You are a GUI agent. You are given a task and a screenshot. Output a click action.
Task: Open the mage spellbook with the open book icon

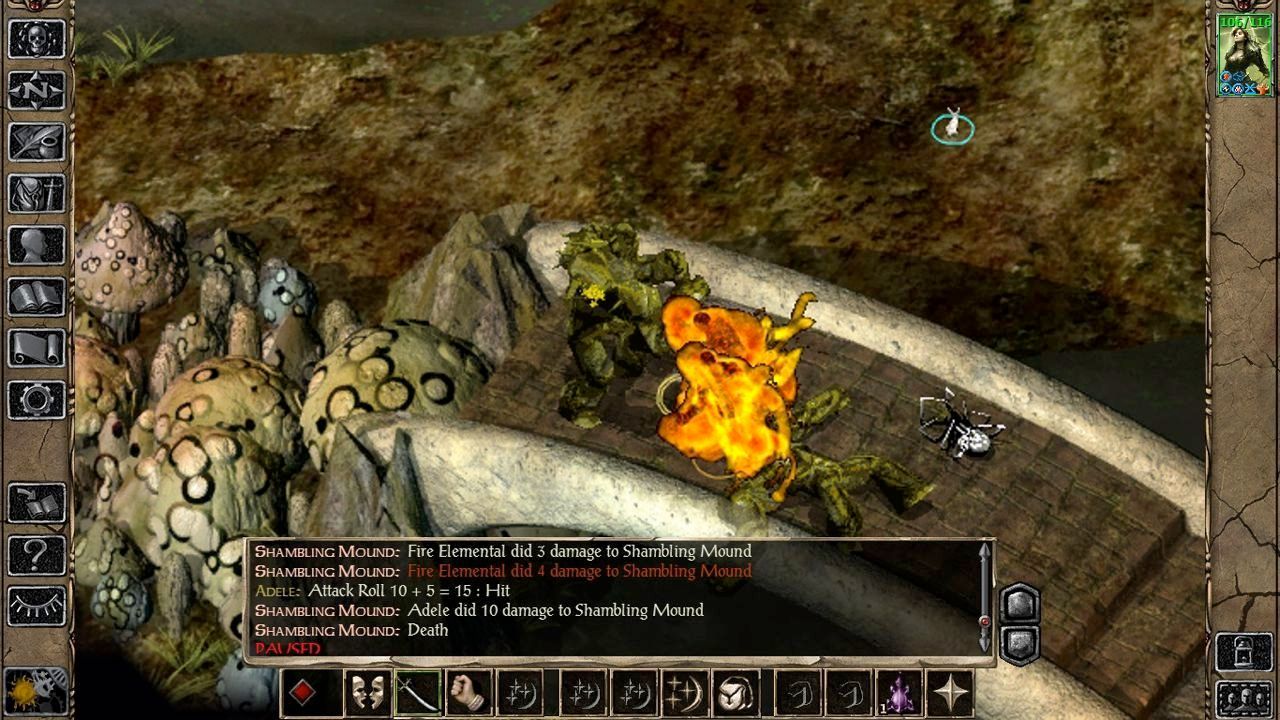[x=37, y=296]
